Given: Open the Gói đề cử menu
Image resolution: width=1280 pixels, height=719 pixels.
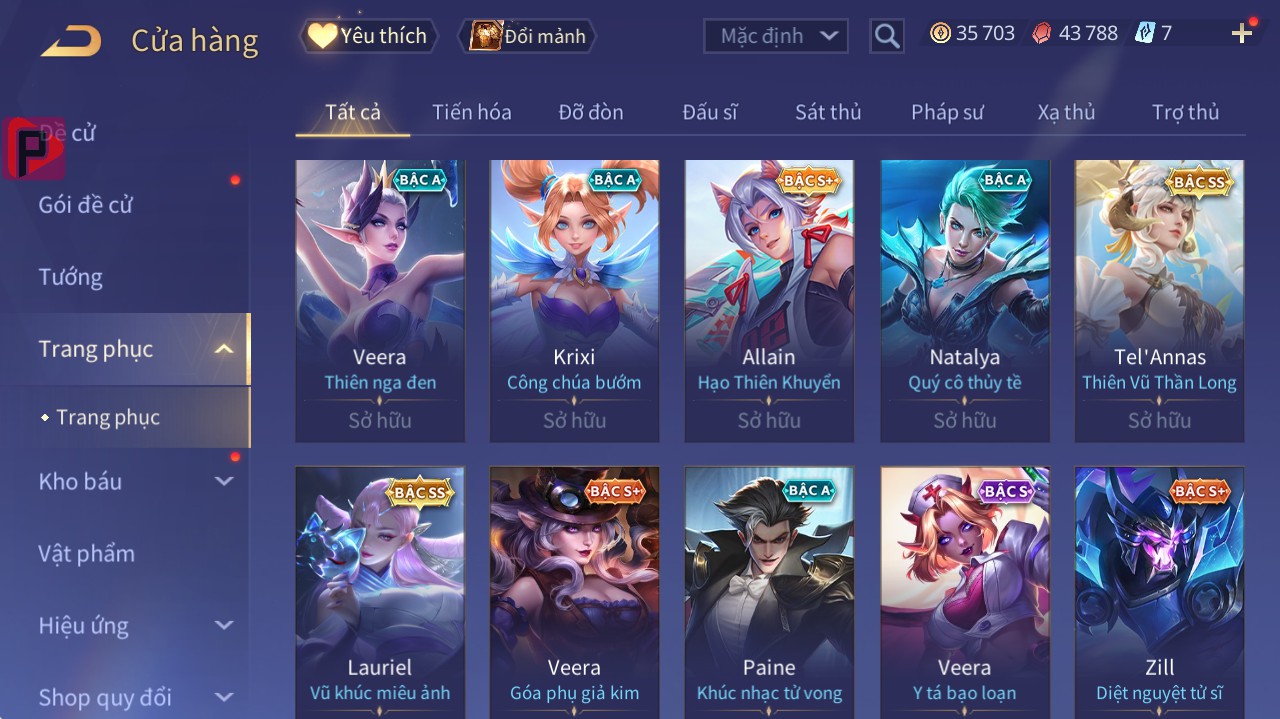Looking at the screenshot, I should point(86,205).
